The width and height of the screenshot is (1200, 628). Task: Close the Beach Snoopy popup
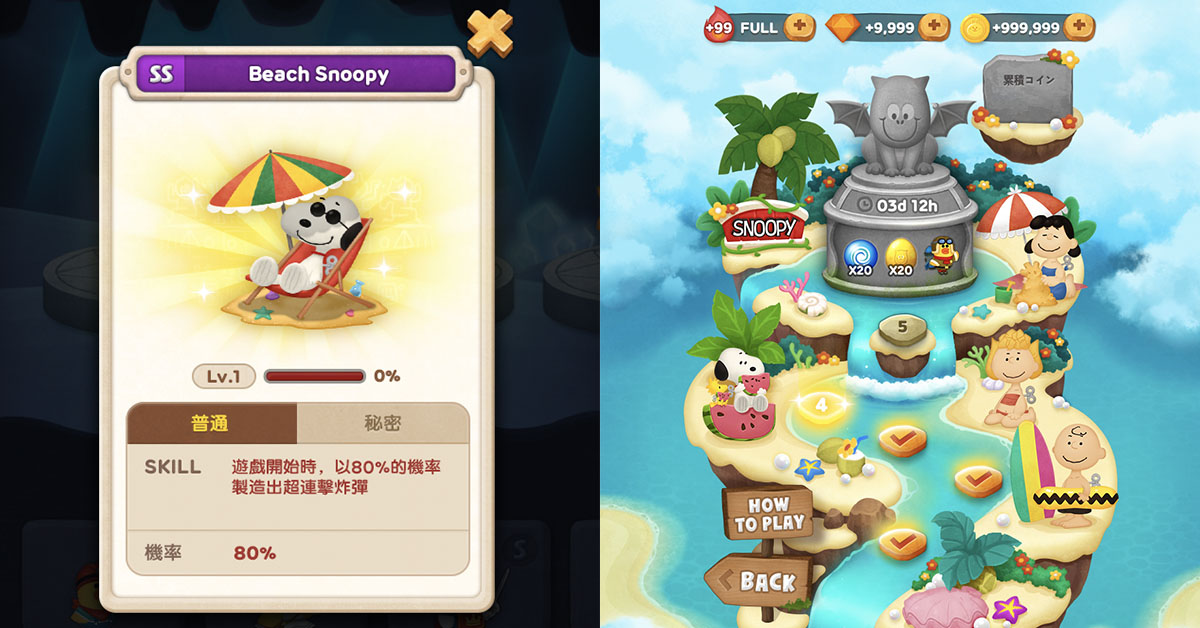[490, 33]
